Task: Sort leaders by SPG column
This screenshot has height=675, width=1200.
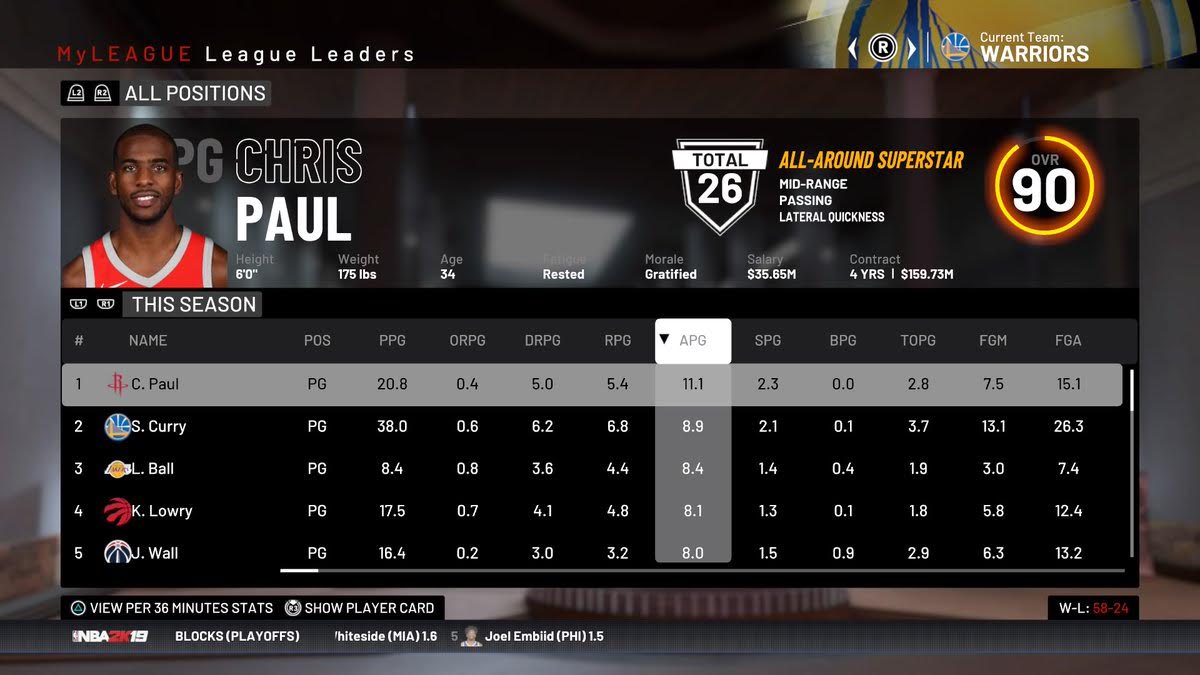Action: [x=768, y=340]
